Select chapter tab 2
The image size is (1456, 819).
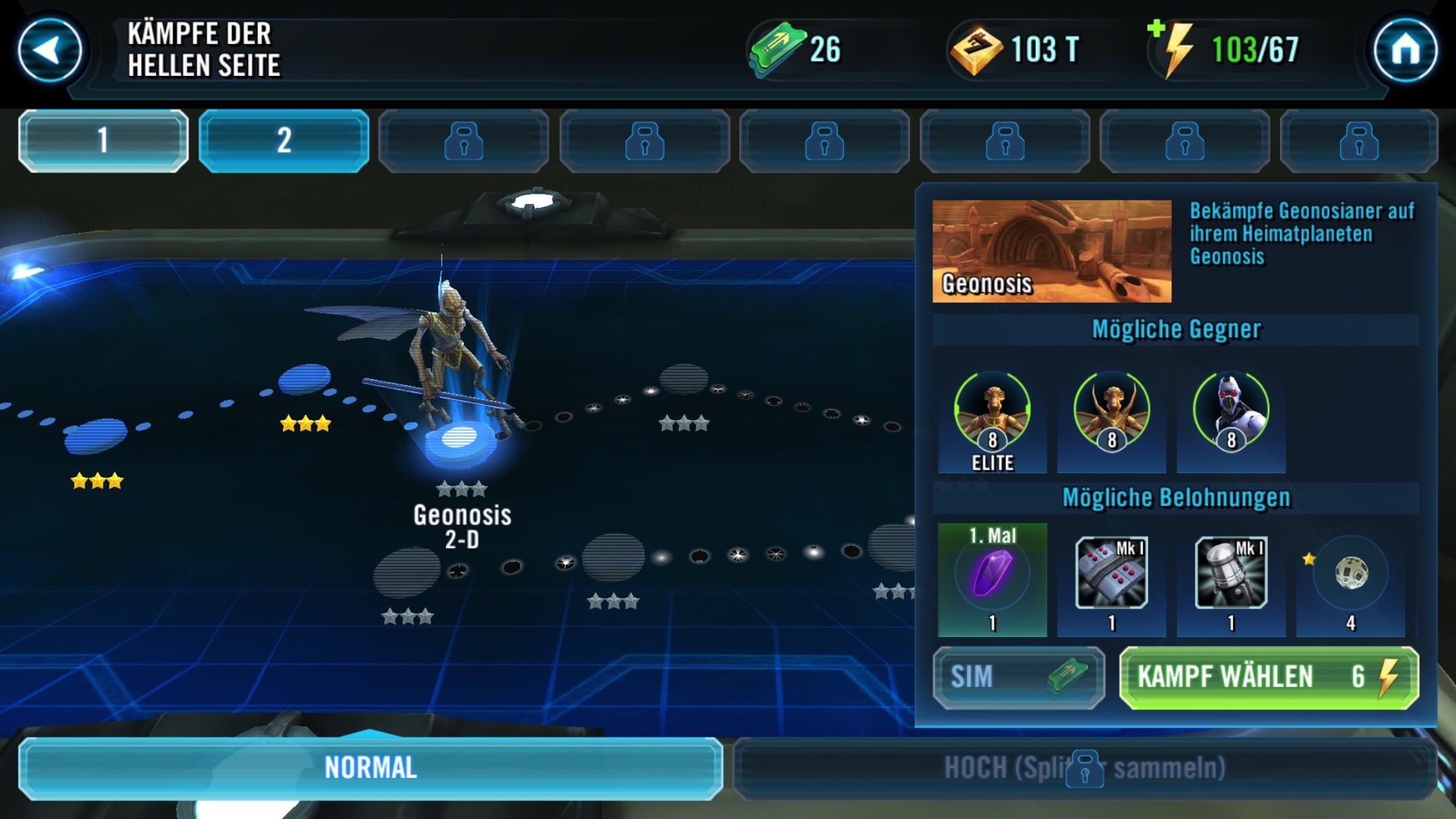284,140
